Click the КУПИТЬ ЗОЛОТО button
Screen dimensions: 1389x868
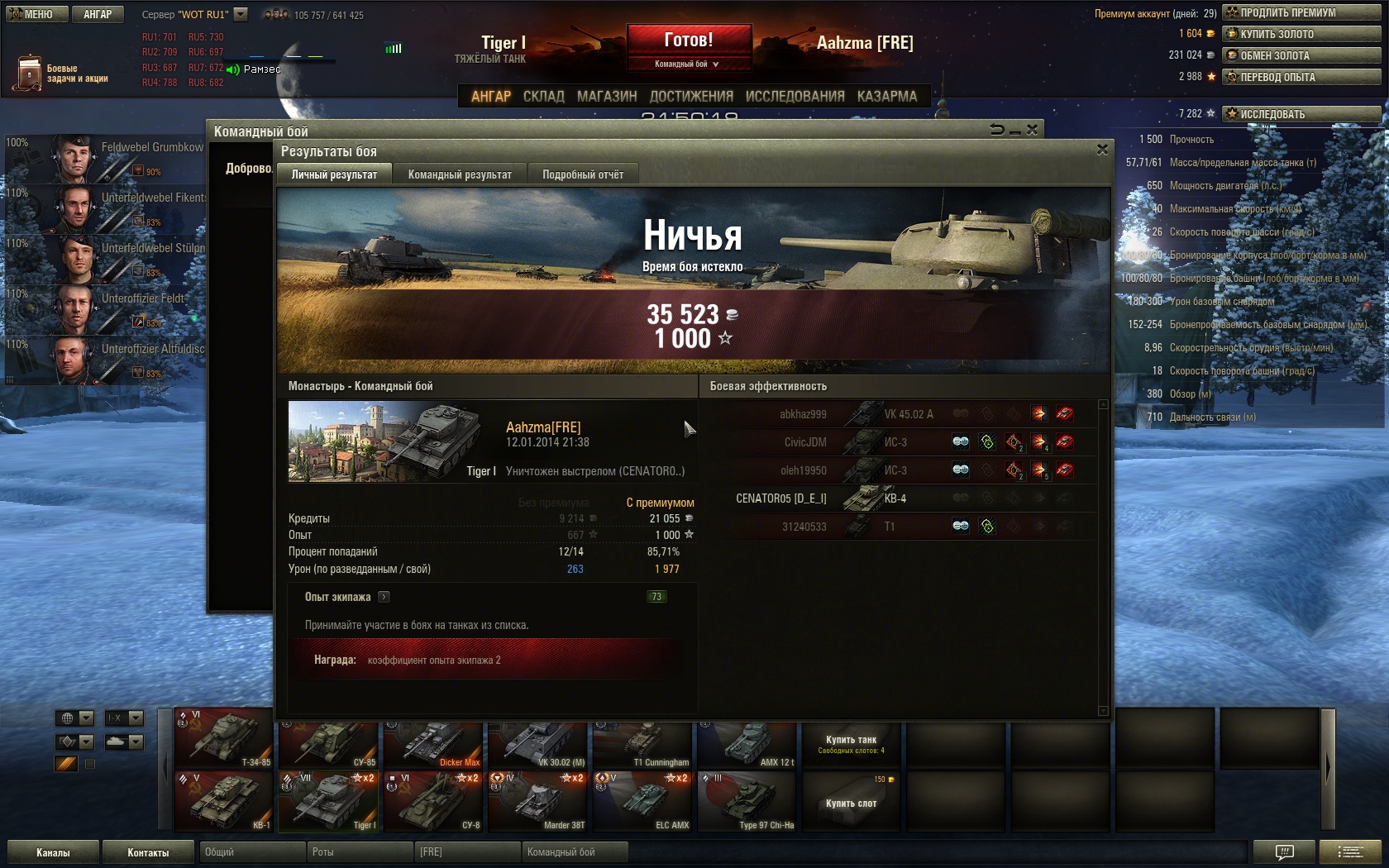click(1301, 34)
